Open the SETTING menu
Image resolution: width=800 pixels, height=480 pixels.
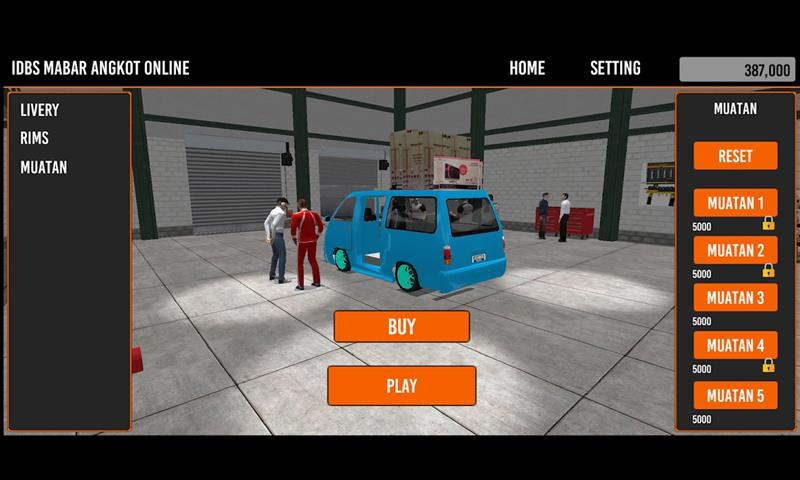tap(615, 69)
